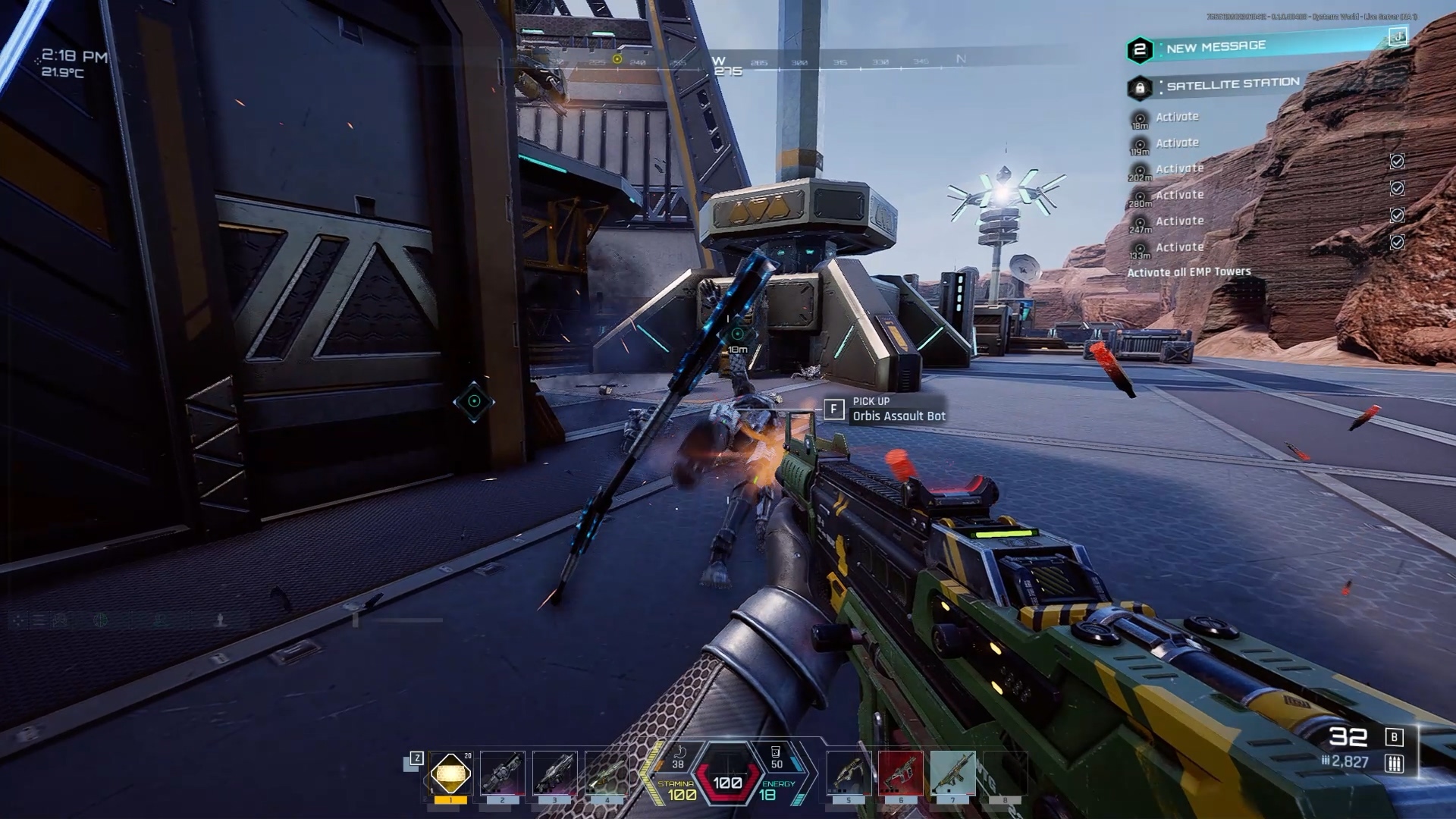Viewport: 1456px width, 819px height.
Task: Select the Satellite Station objective header
Action: coord(1232,84)
